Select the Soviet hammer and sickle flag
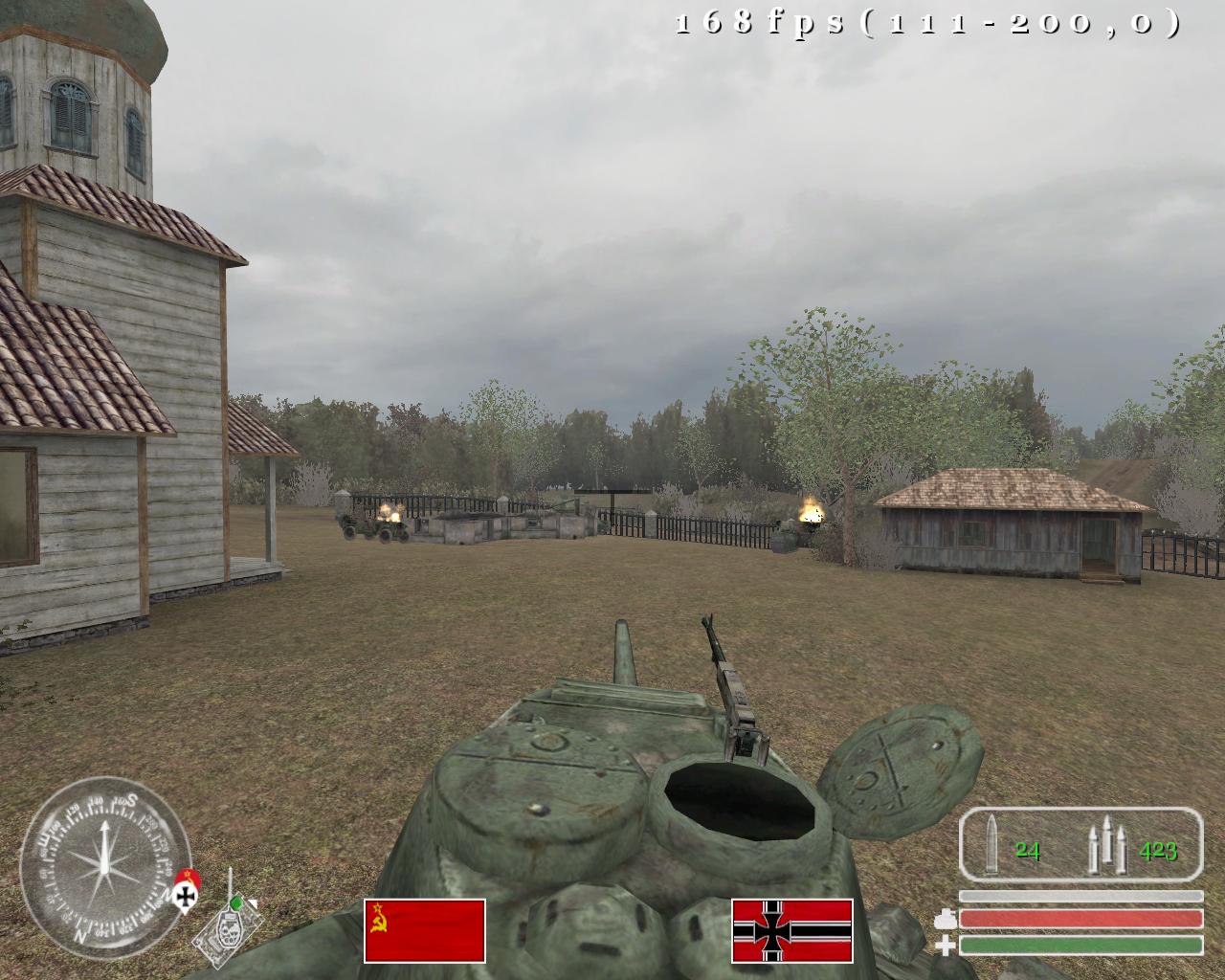1225x980 pixels. coord(424,930)
